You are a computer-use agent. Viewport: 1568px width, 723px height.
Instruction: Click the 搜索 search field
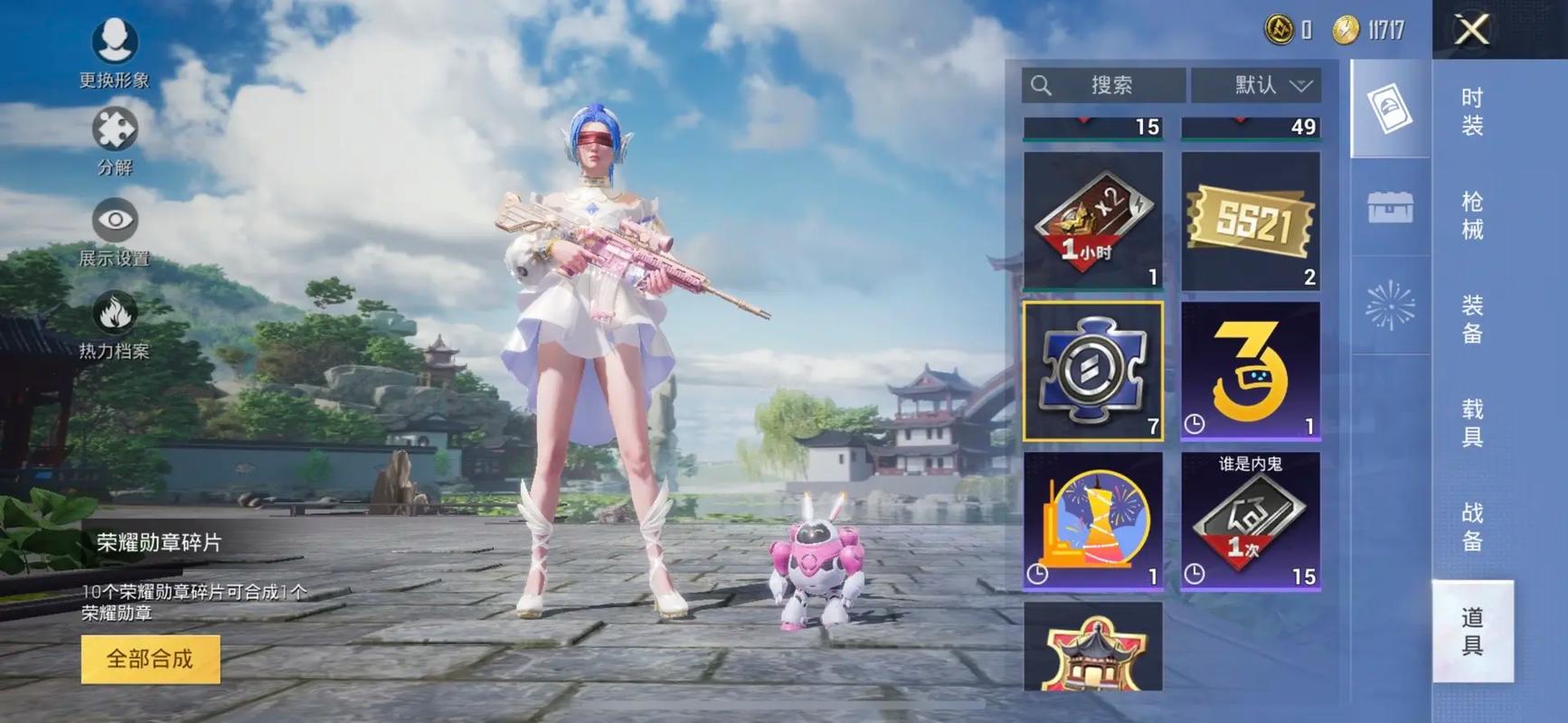[1104, 85]
